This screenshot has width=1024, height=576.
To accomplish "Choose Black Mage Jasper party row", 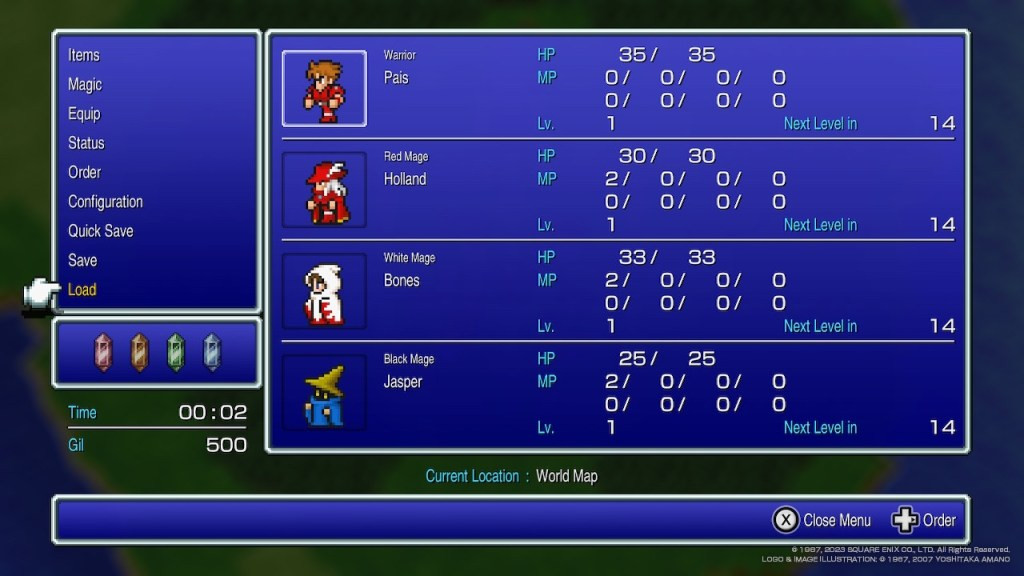I will tap(616, 392).
